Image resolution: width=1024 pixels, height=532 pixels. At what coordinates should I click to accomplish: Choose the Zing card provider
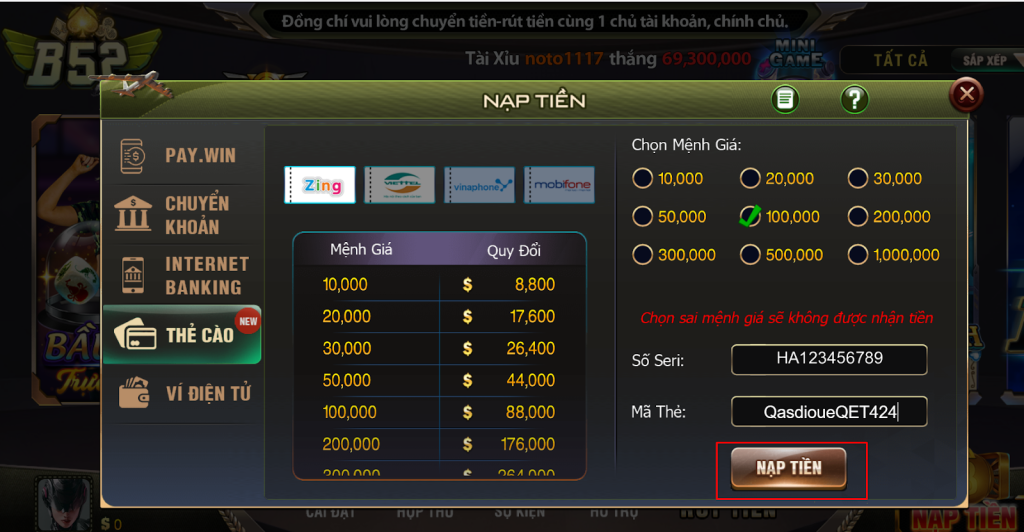click(320, 185)
